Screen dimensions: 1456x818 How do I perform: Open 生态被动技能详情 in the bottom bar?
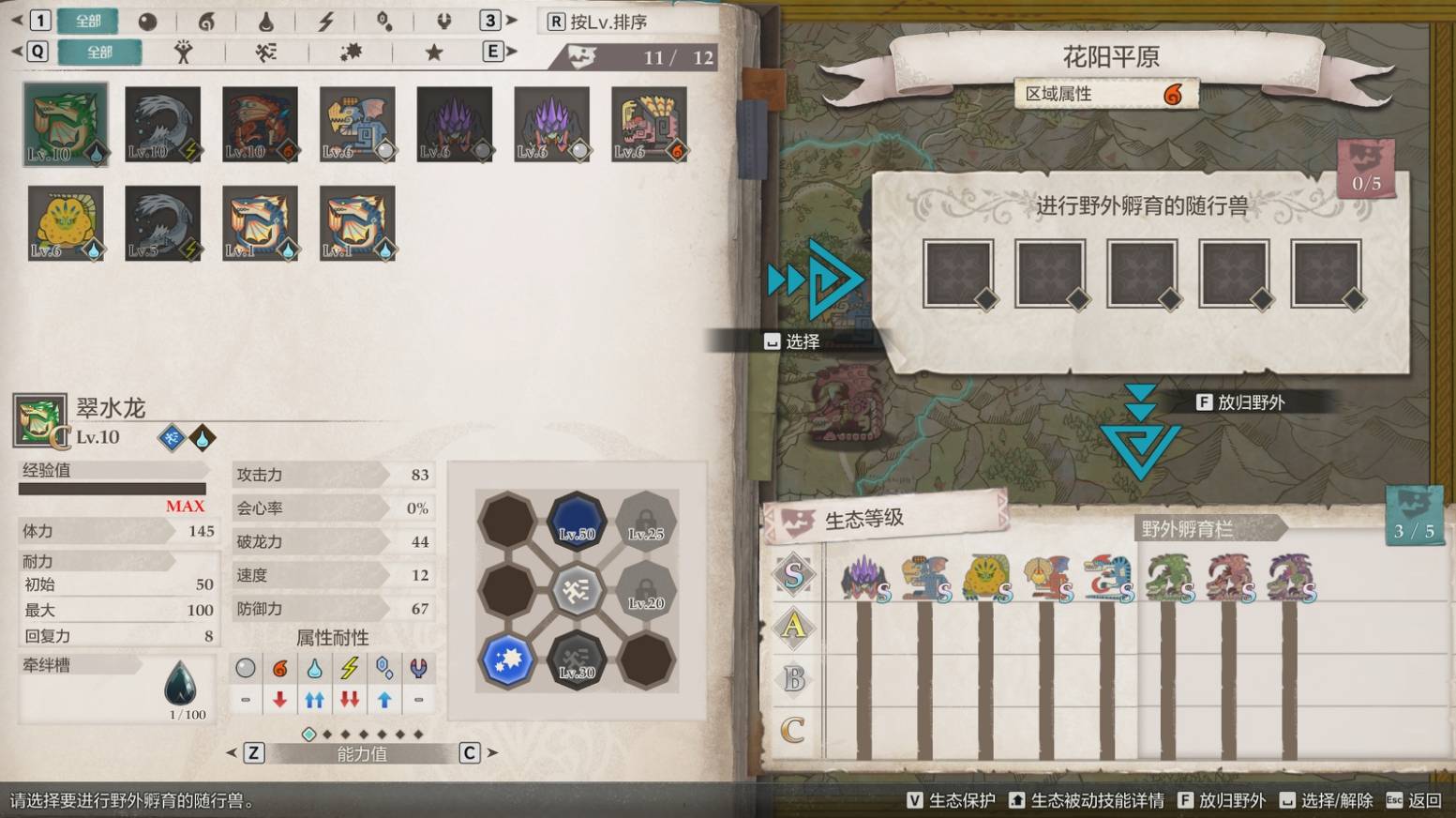[1086, 800]
